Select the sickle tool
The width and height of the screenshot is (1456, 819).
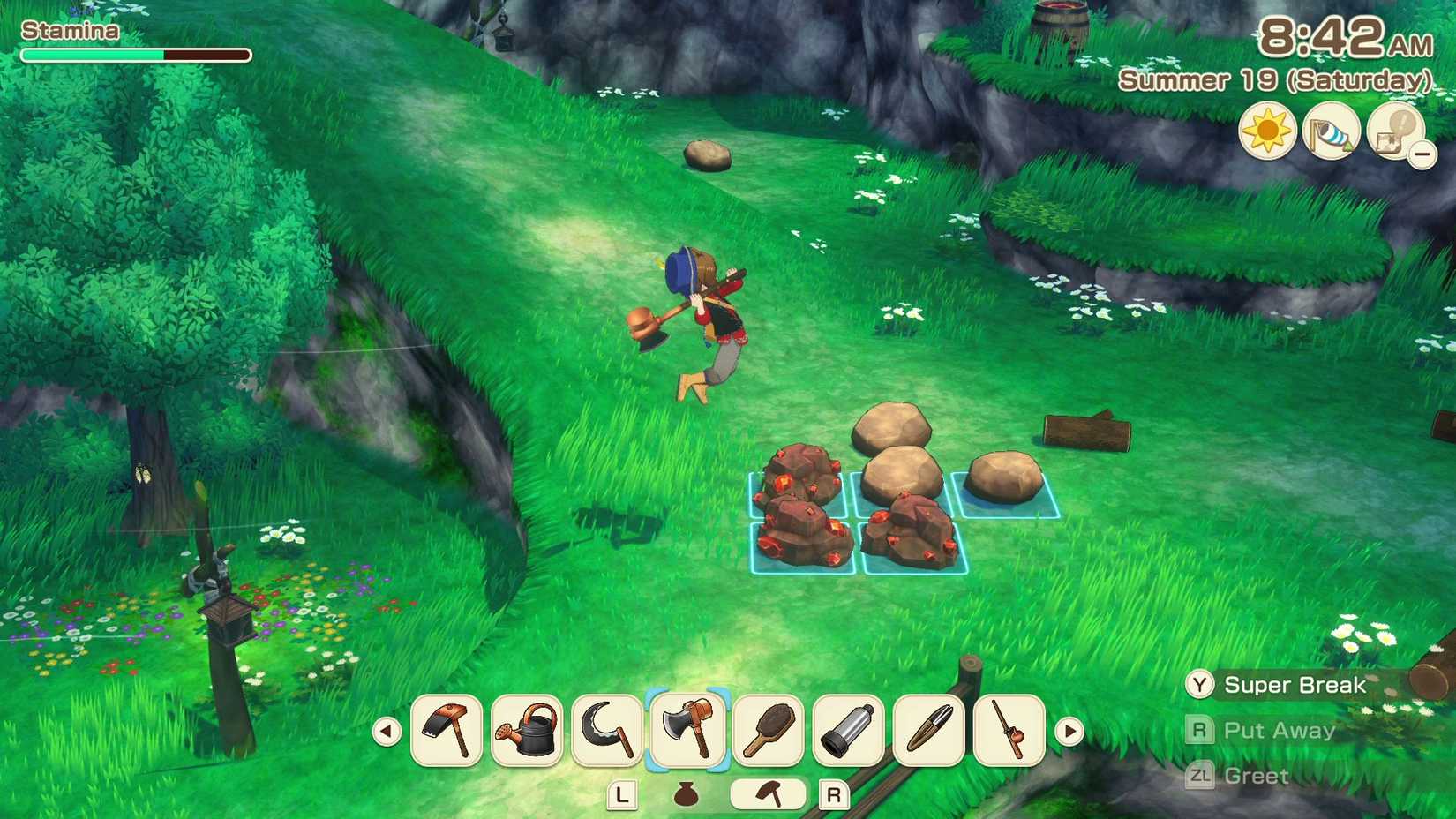605,733
